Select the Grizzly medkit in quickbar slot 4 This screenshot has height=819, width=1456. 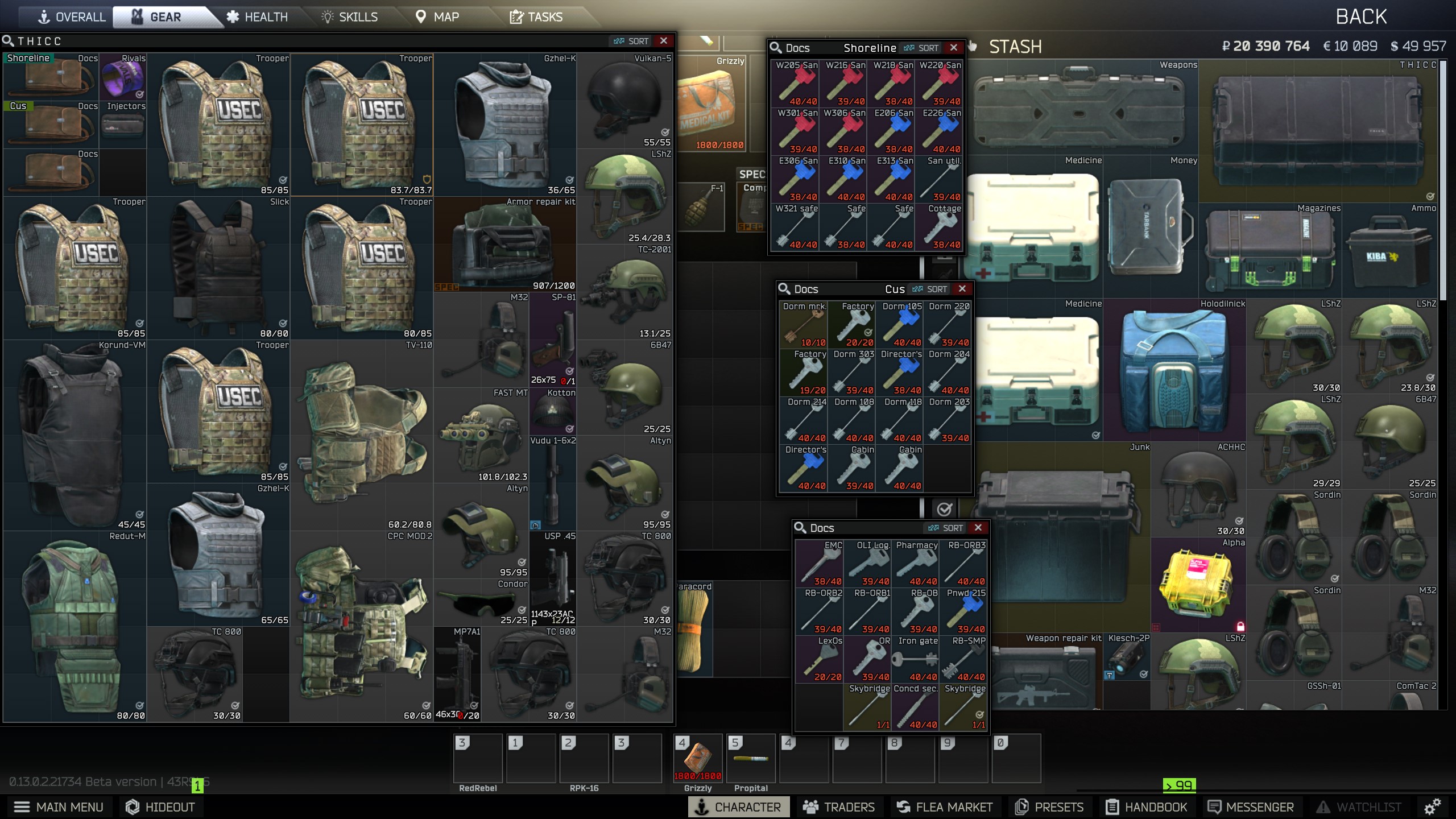[699, 758]
